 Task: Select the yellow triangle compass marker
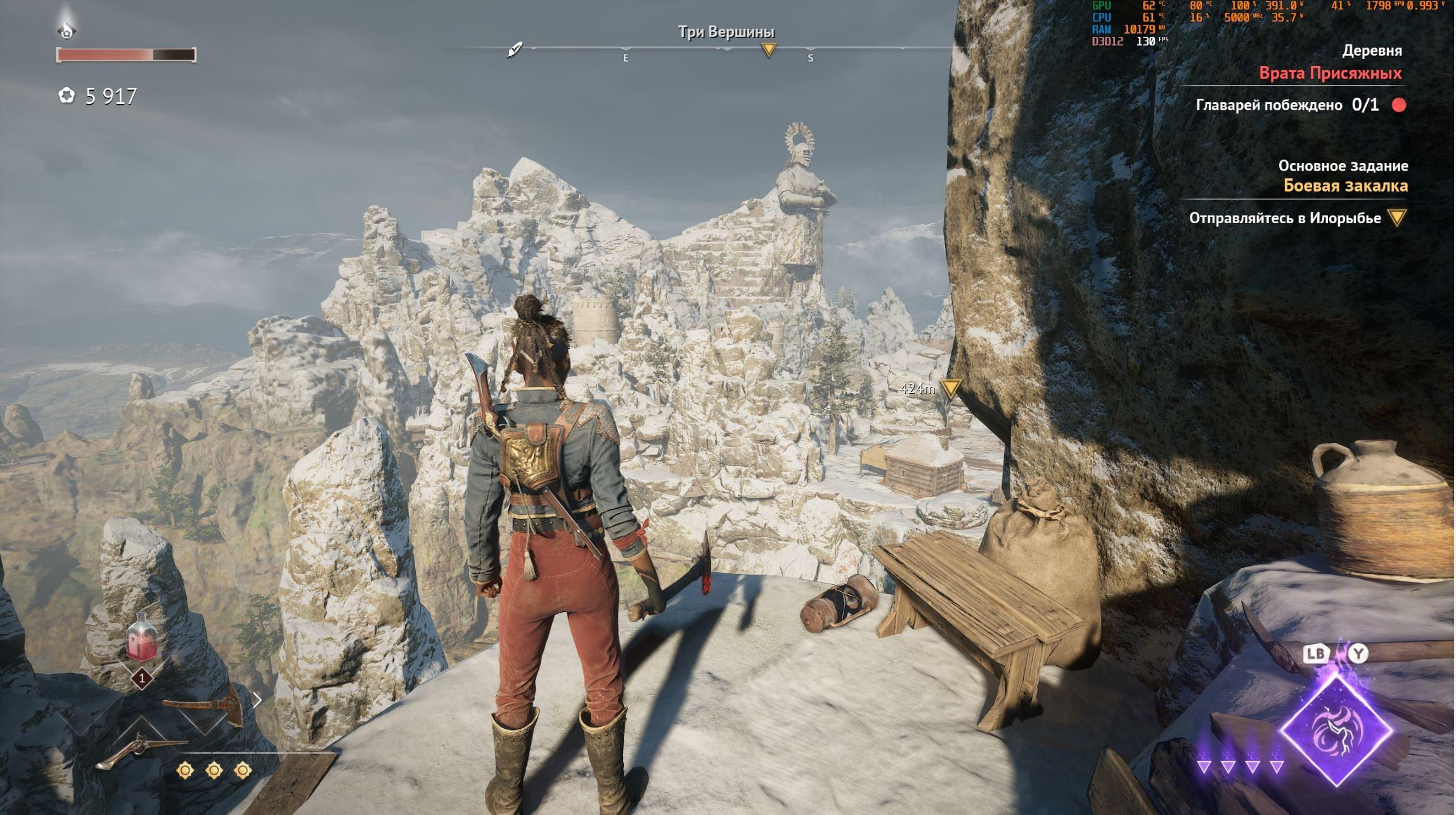tap(768, 49)
